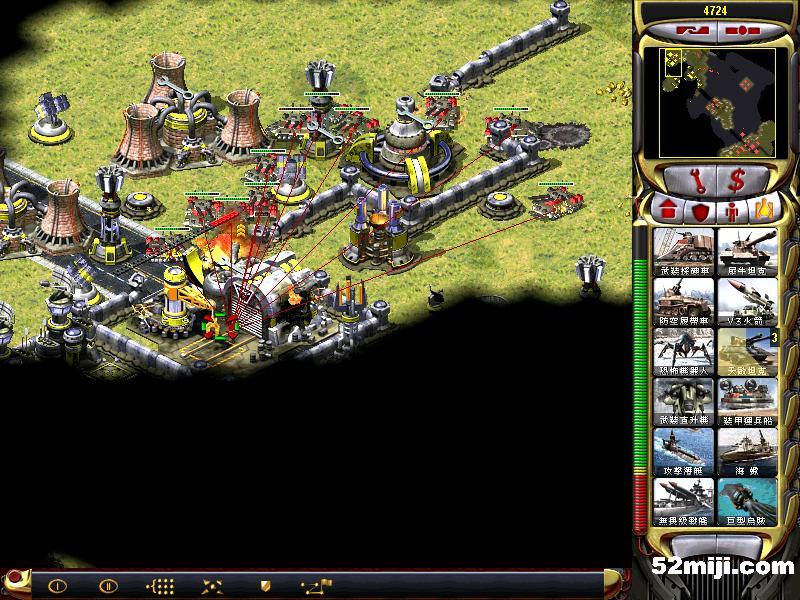
Task: Choose the amphibious armored transport
Action: point(746,401)
